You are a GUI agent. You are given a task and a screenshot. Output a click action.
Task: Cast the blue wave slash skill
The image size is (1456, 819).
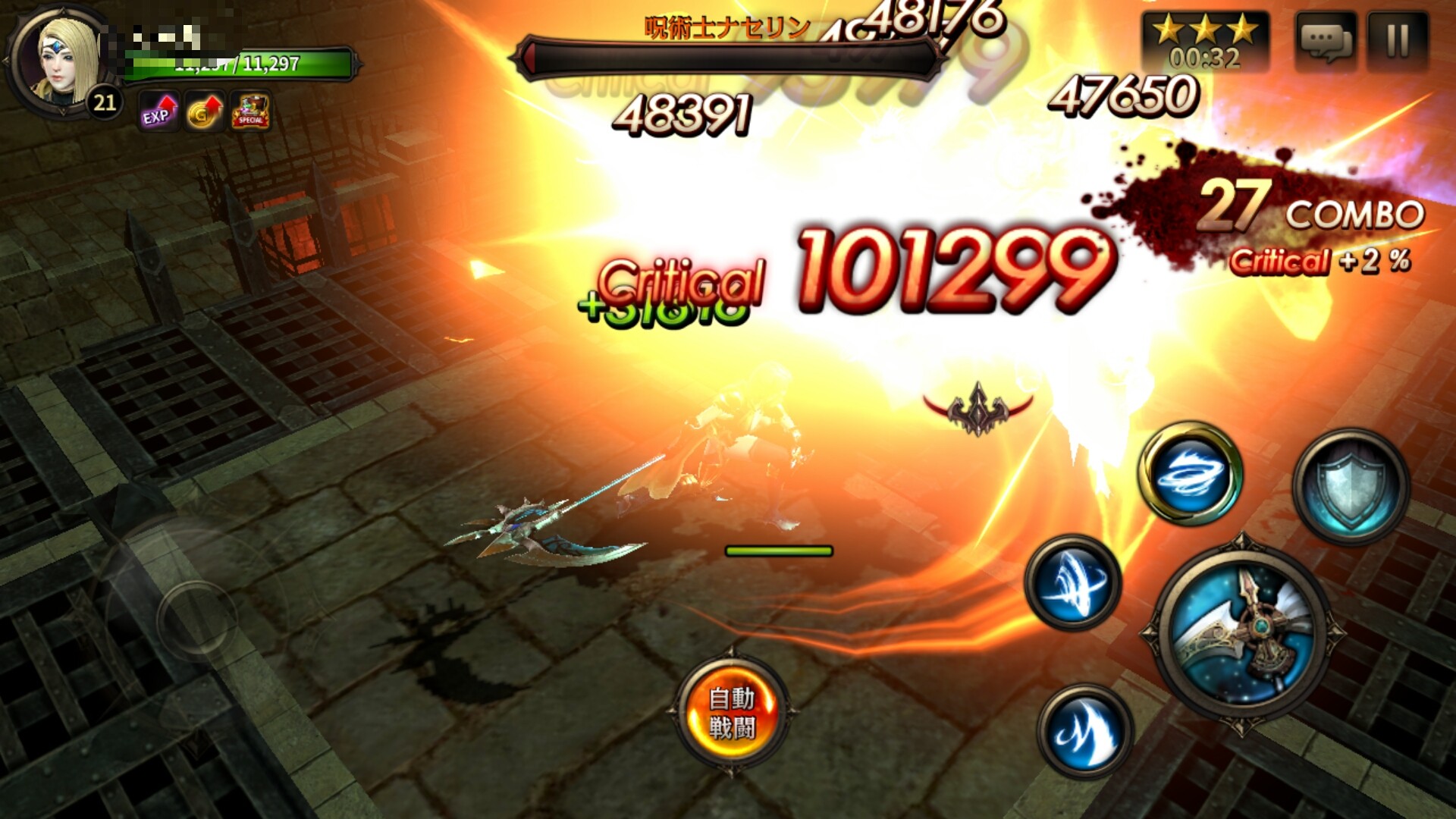[x=1085, y=730]
